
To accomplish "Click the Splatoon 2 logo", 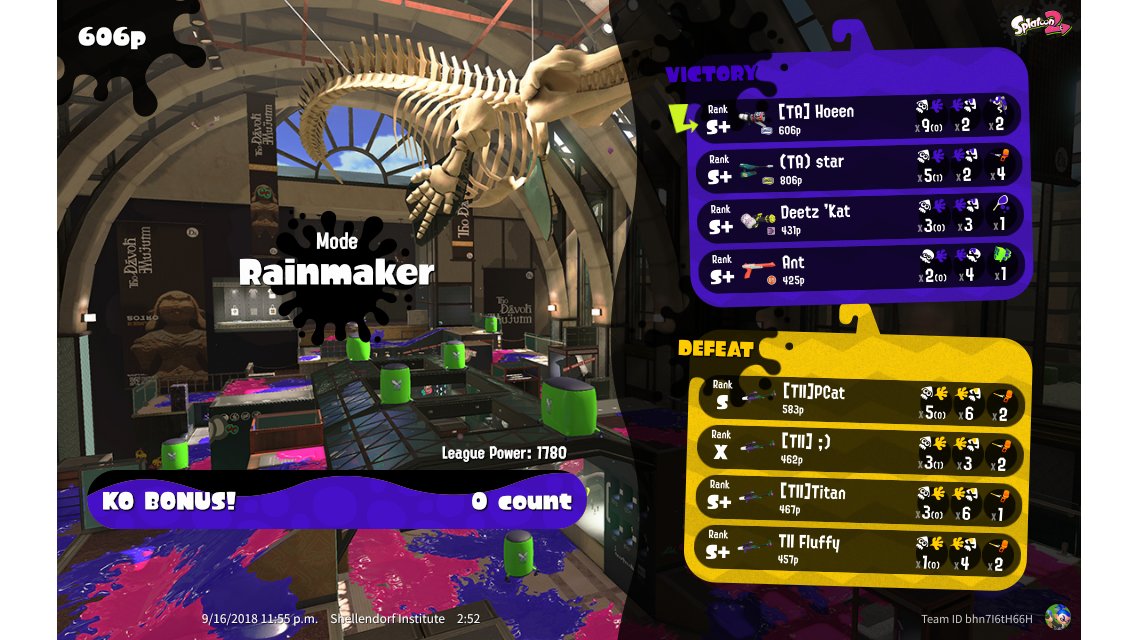I will [x=1040, y=24].
